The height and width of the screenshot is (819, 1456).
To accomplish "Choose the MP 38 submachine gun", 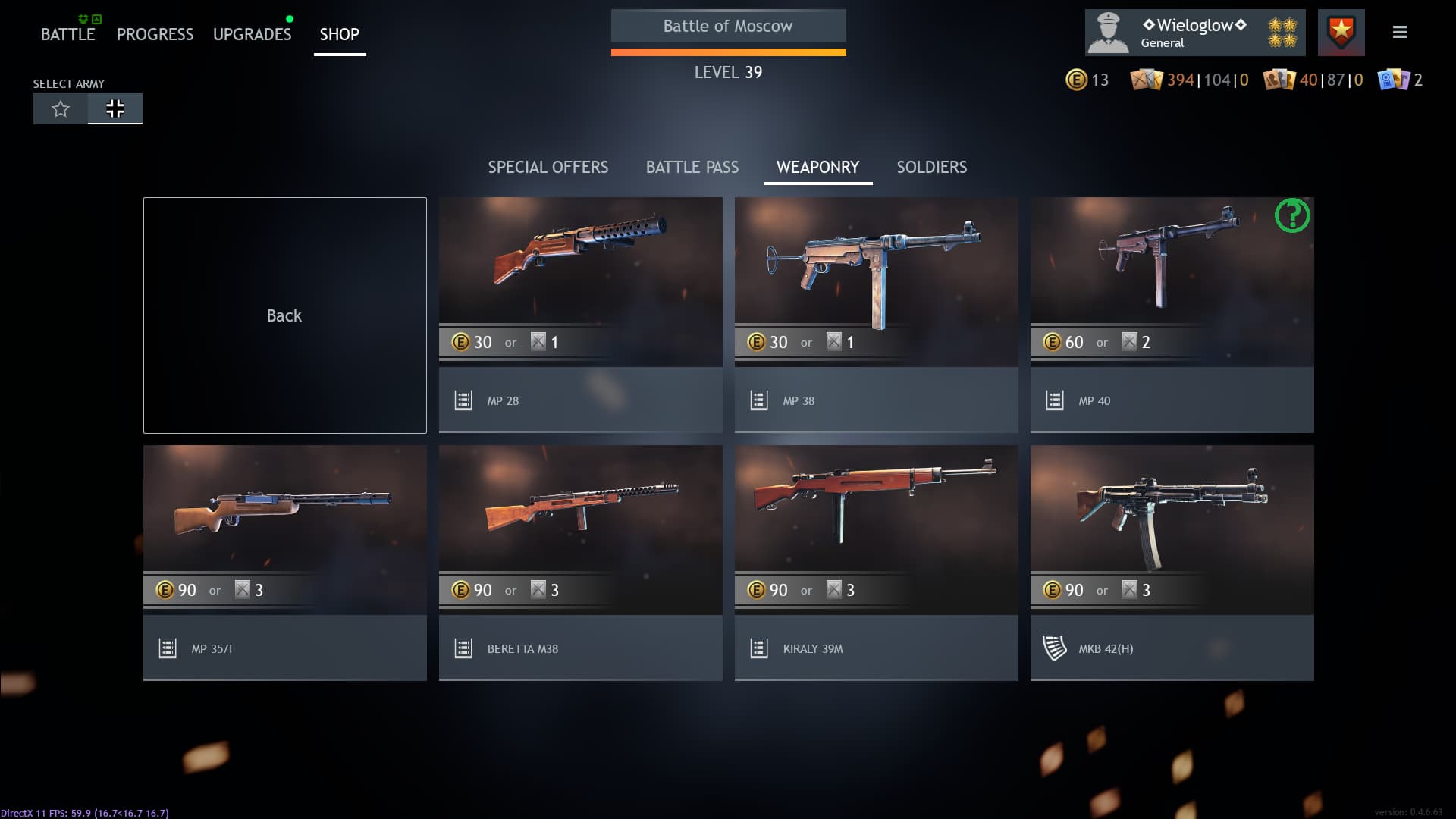I will coord(876,315).
